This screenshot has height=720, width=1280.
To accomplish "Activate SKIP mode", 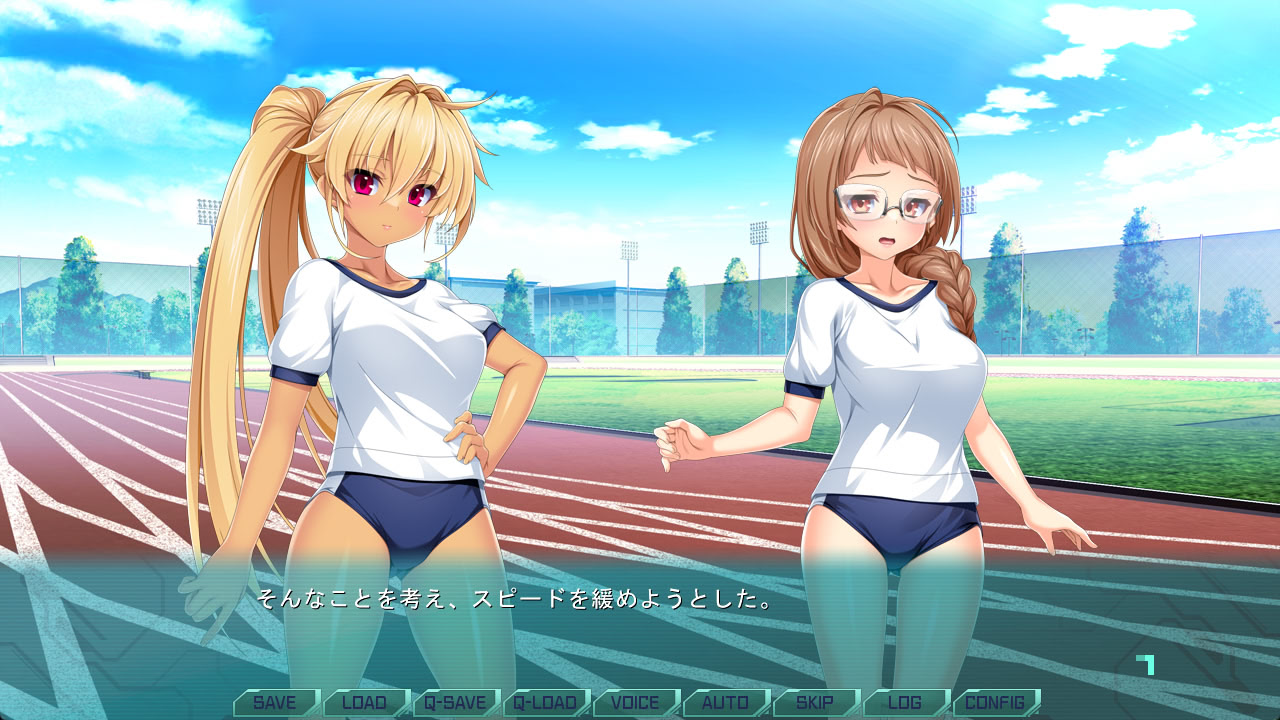I will [x=815, y=703].
